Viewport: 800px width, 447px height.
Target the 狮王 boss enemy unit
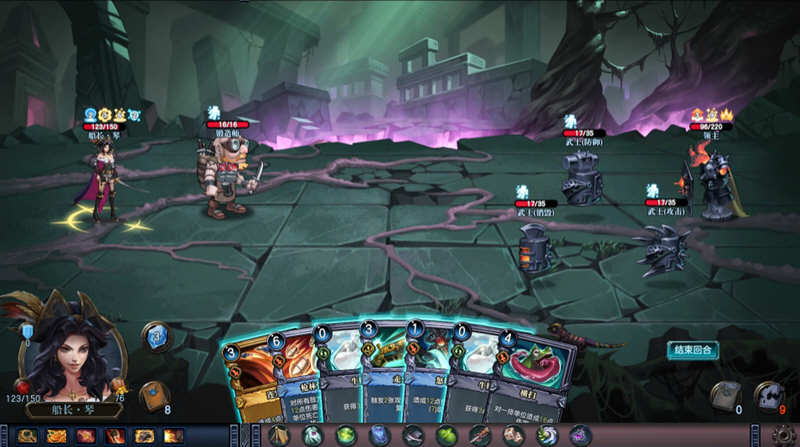(x=713, y=178)
